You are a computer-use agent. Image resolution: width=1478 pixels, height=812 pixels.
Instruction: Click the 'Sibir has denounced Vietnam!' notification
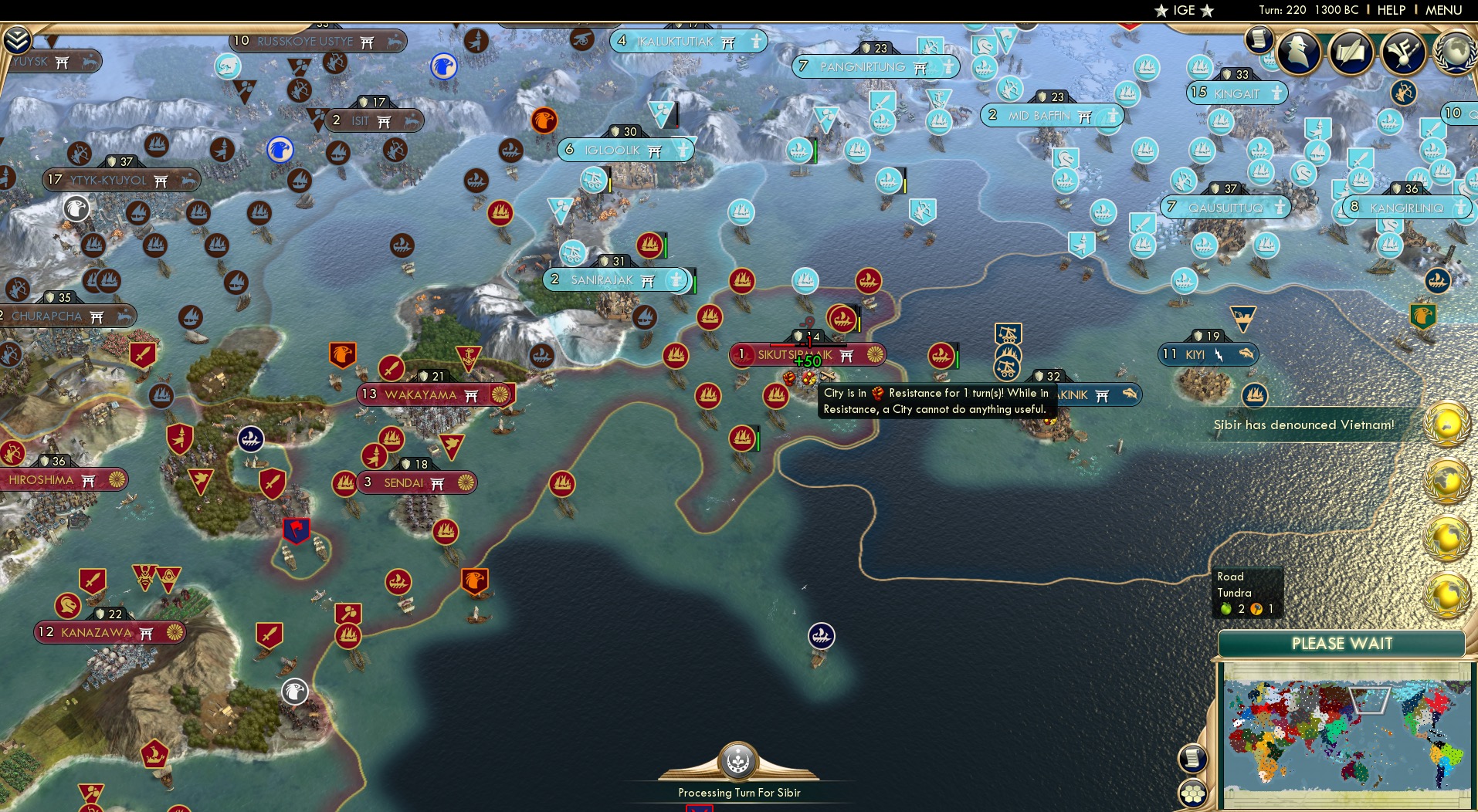coord(1303,425)
